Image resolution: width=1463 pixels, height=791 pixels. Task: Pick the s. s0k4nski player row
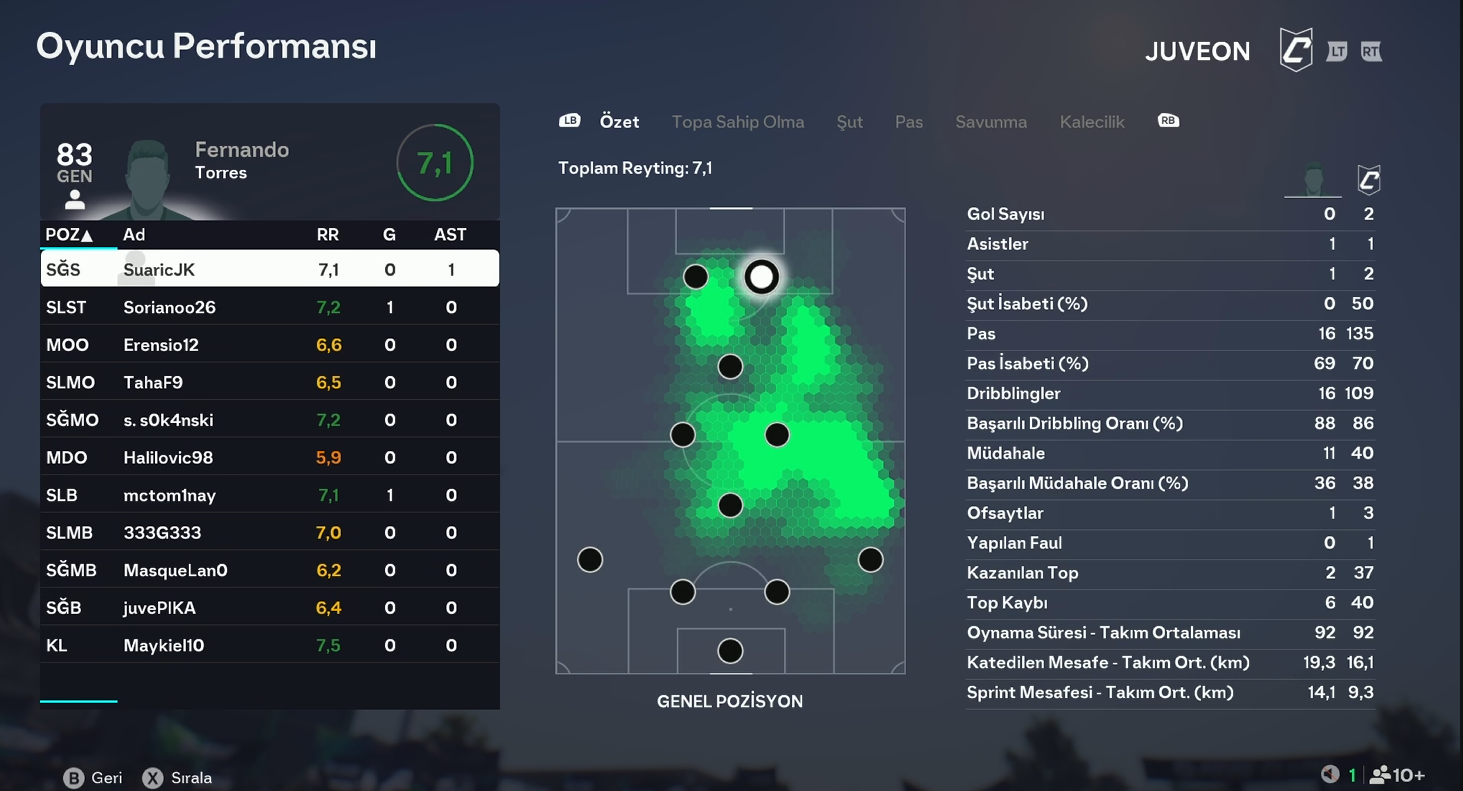pyautogui.click(x=269, y=420)
